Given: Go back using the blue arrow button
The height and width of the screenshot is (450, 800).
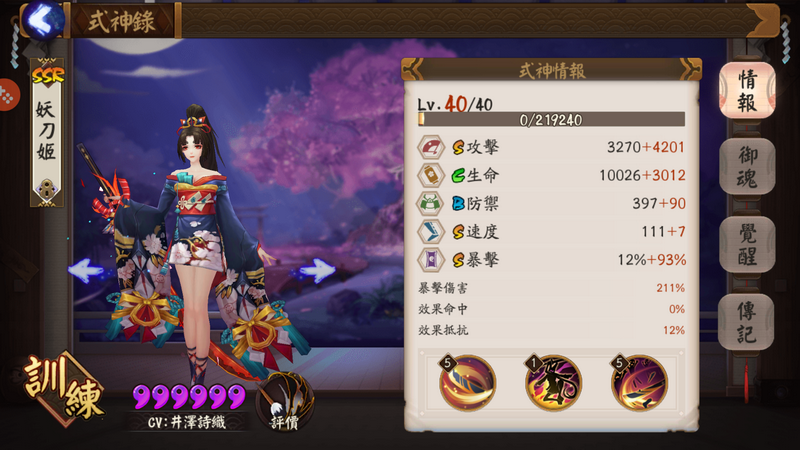Looking at the screenshot, I should pos(42,19).
